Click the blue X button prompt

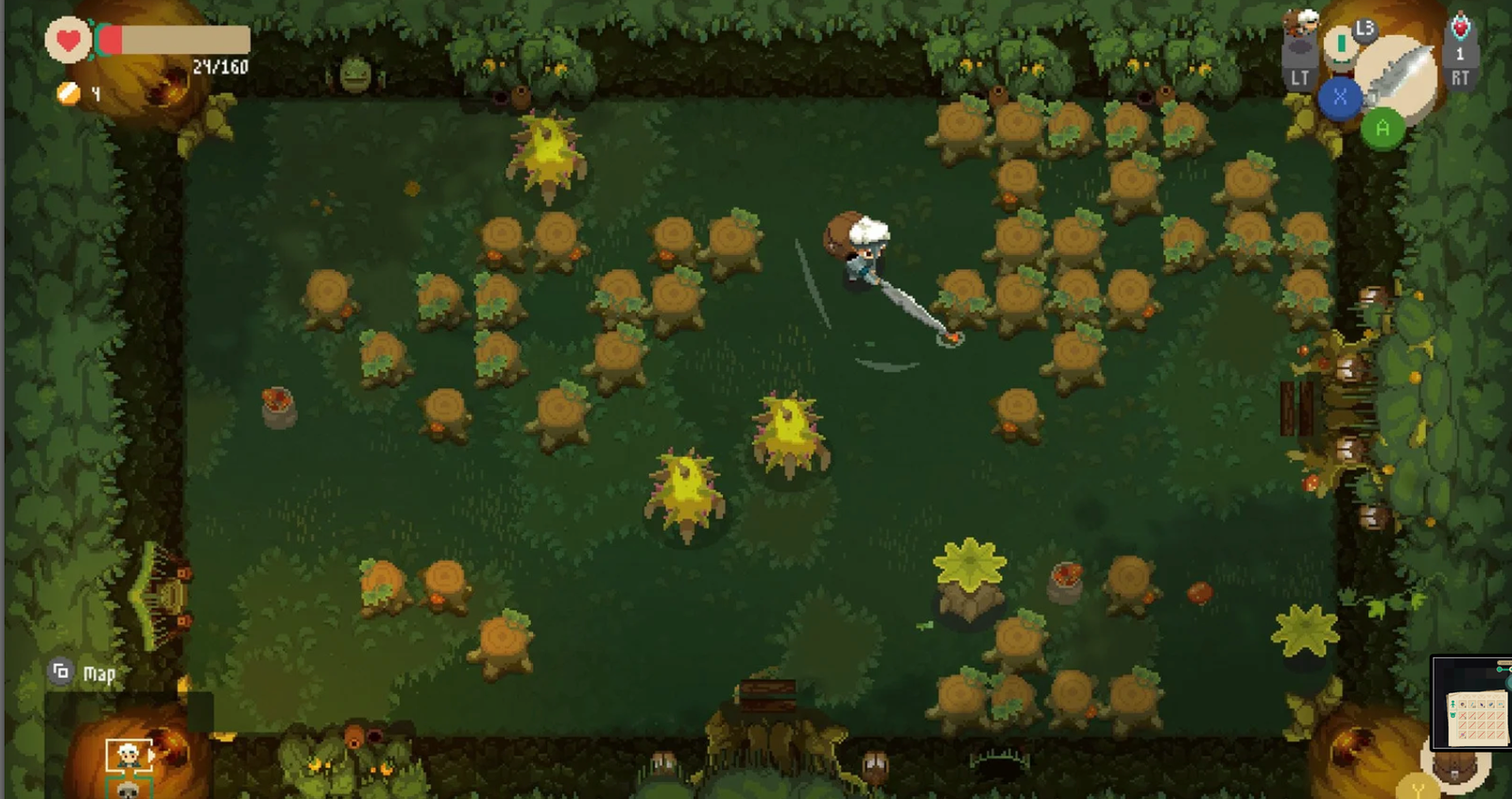click(x=1340, y=96)
